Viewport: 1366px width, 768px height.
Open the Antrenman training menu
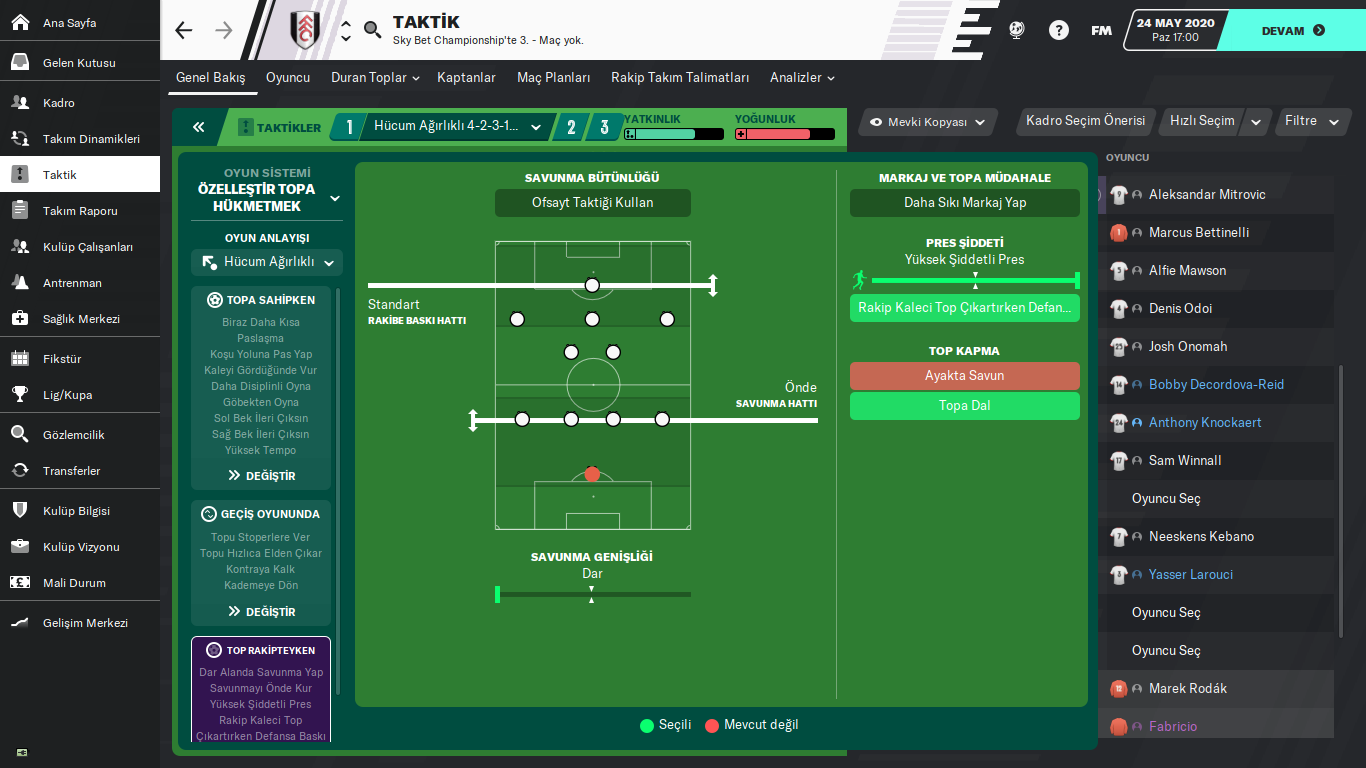(72, 283)
